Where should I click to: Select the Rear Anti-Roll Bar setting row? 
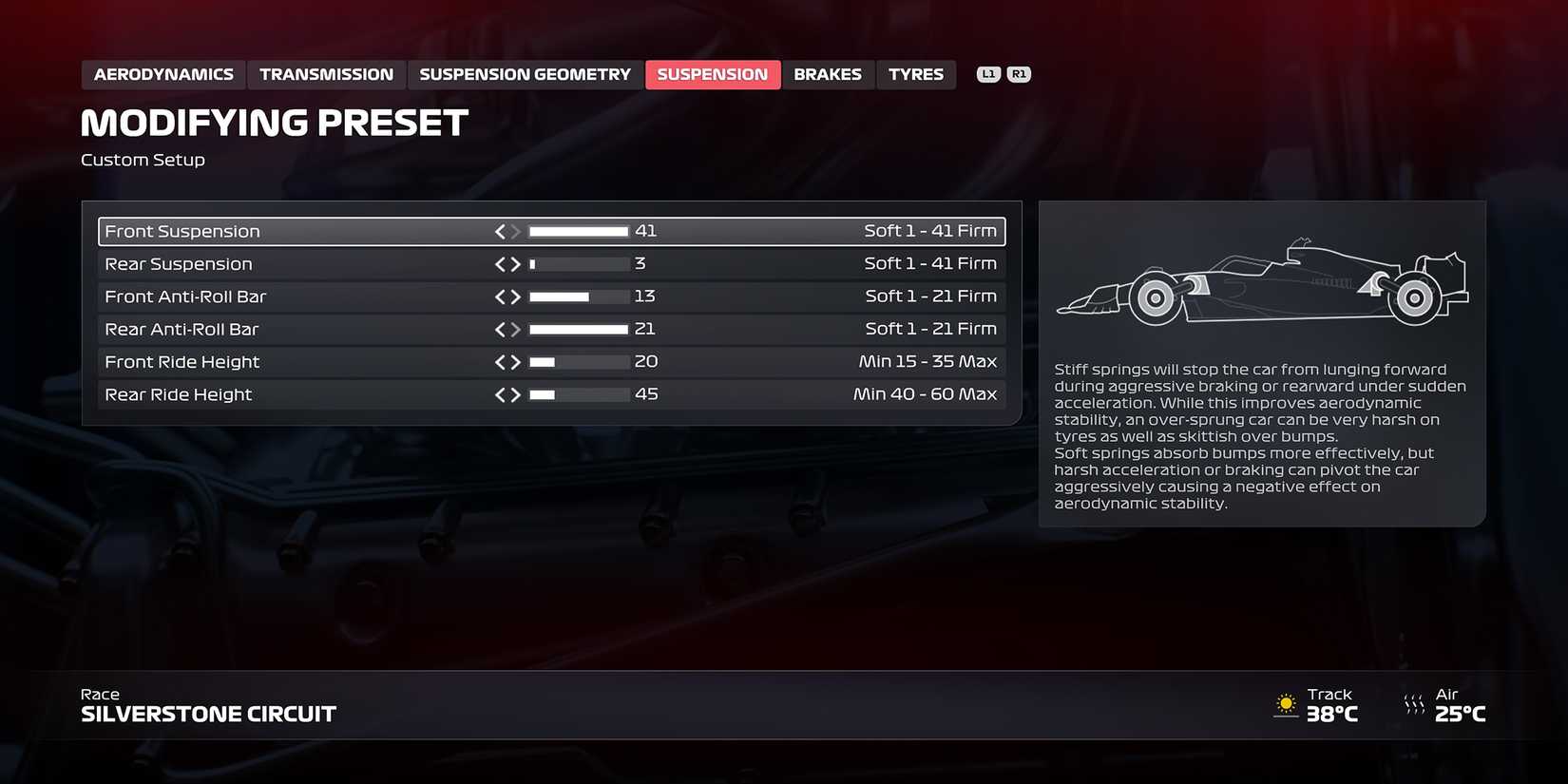coord(285,329)
